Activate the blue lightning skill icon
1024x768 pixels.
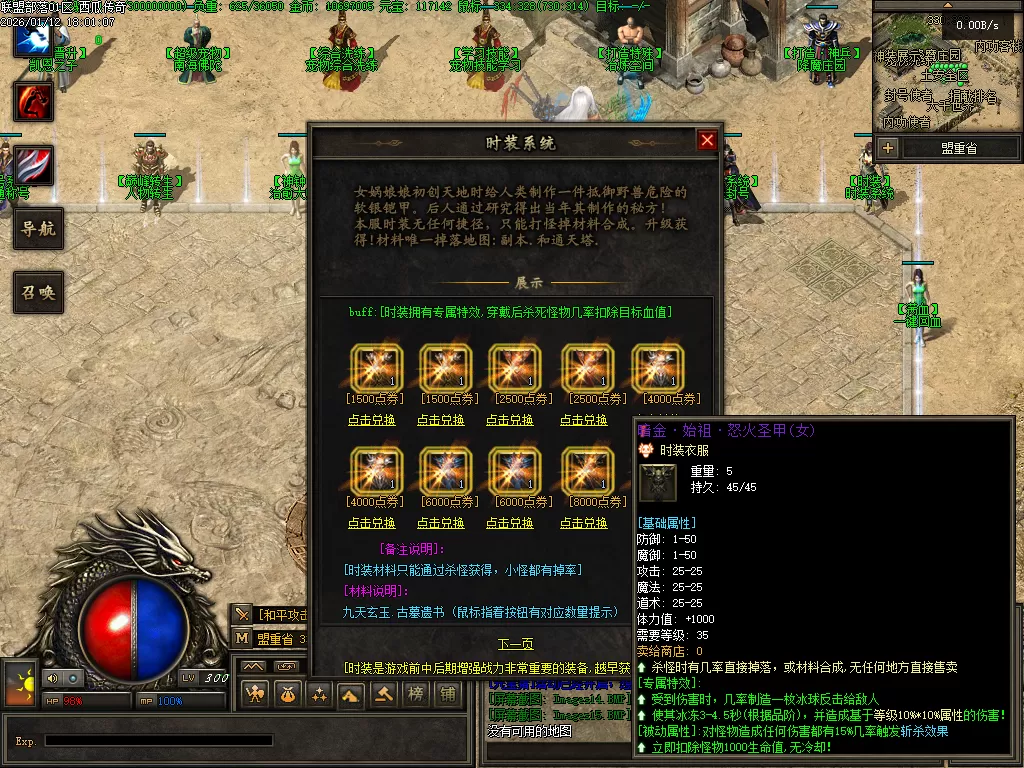click(x=33, y=38)
